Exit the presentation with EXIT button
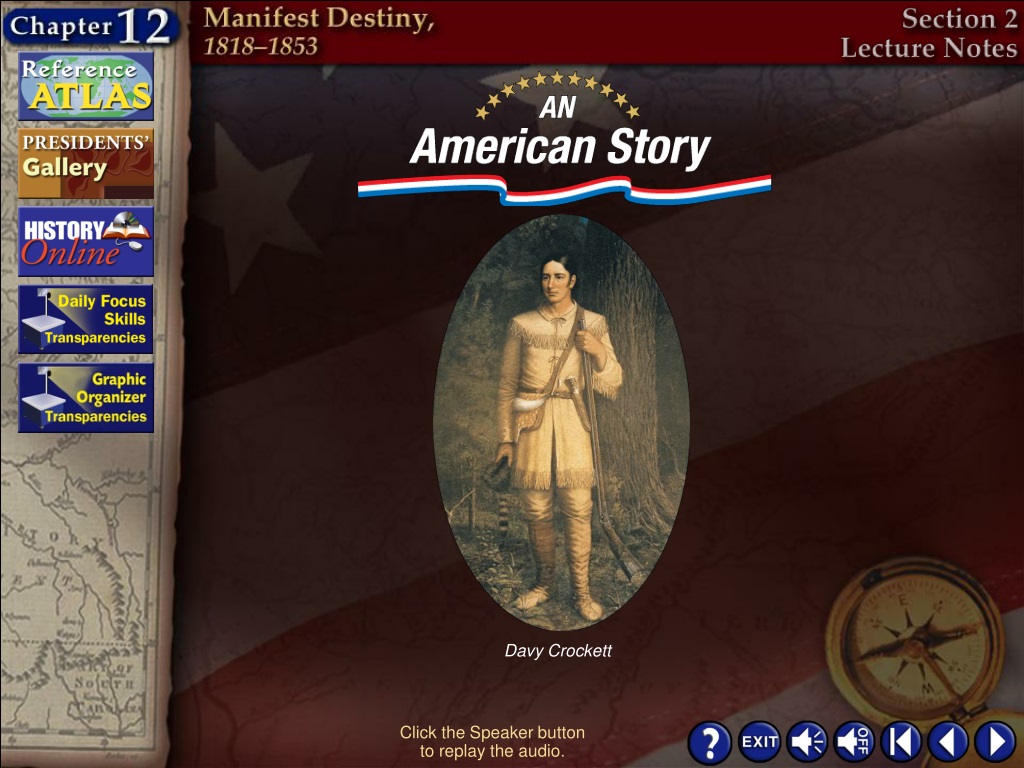Viewport: 1024px width, 768px height. 759,742
